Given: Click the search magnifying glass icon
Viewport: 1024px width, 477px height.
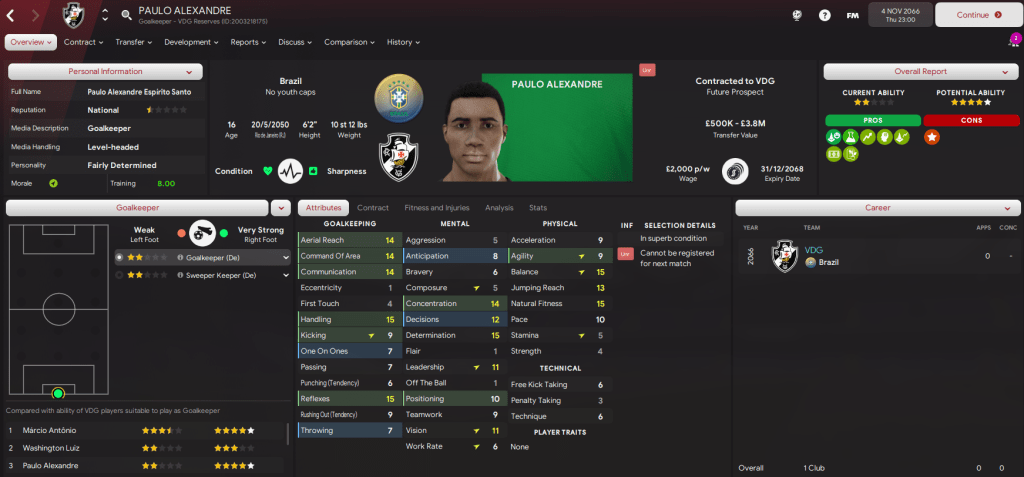Looking at the screenshot, I should tap(126, 15).
